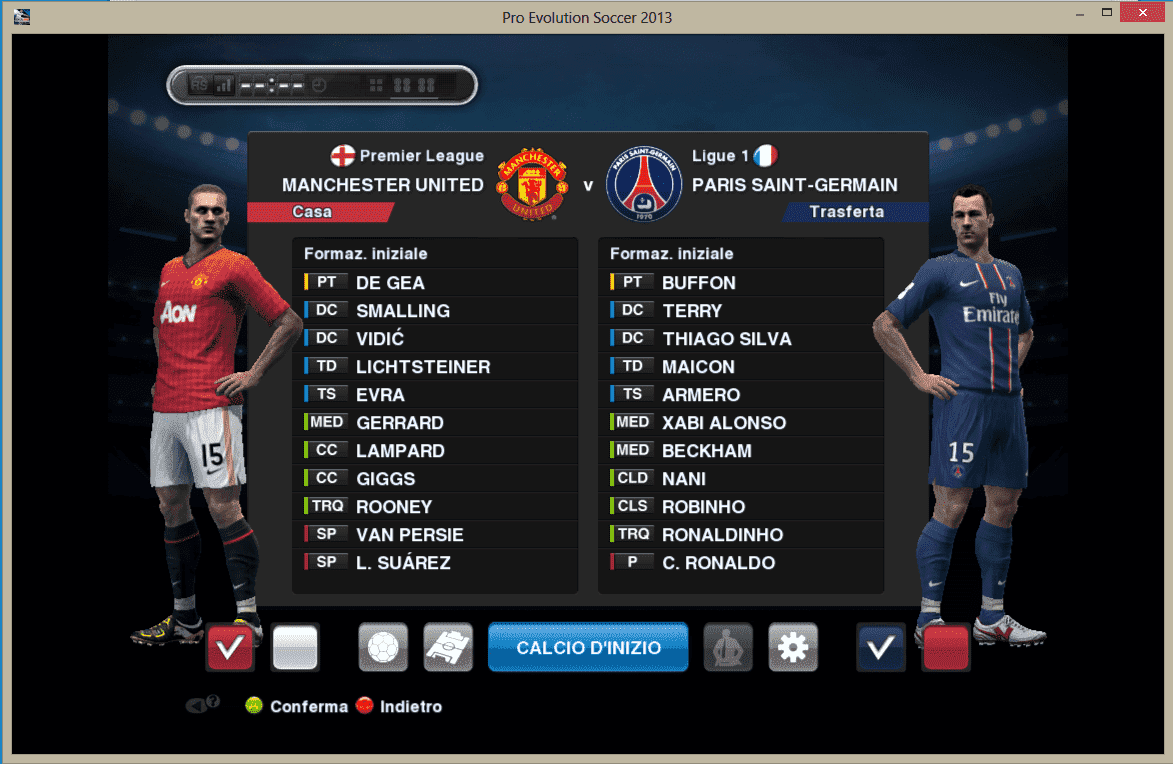Choose the white home kit swatch

point(295,648)
